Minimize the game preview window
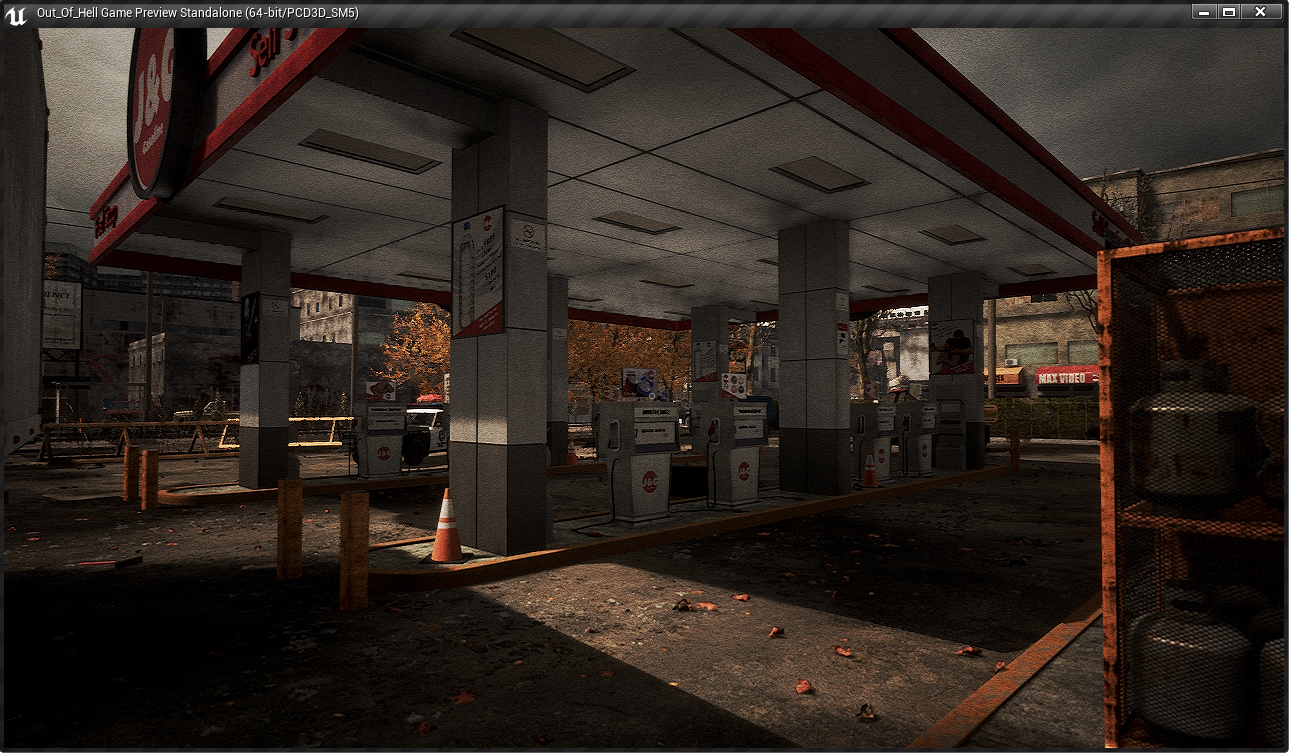This screenshot has height=753, width=1289. click(x=1204, y=12)
